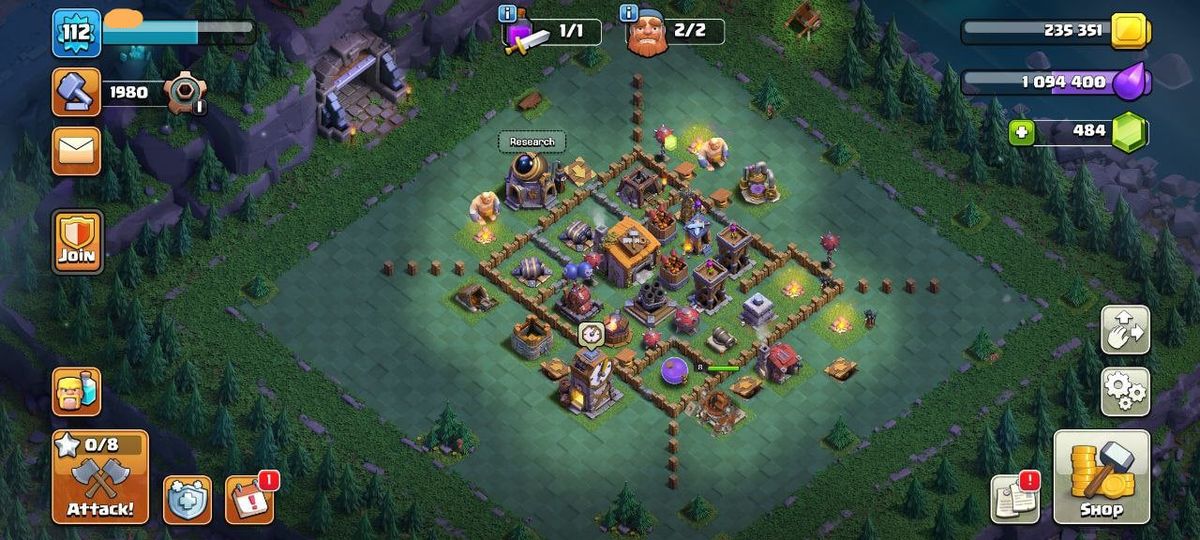Open the mail inbox envelope

click(76, 150)
